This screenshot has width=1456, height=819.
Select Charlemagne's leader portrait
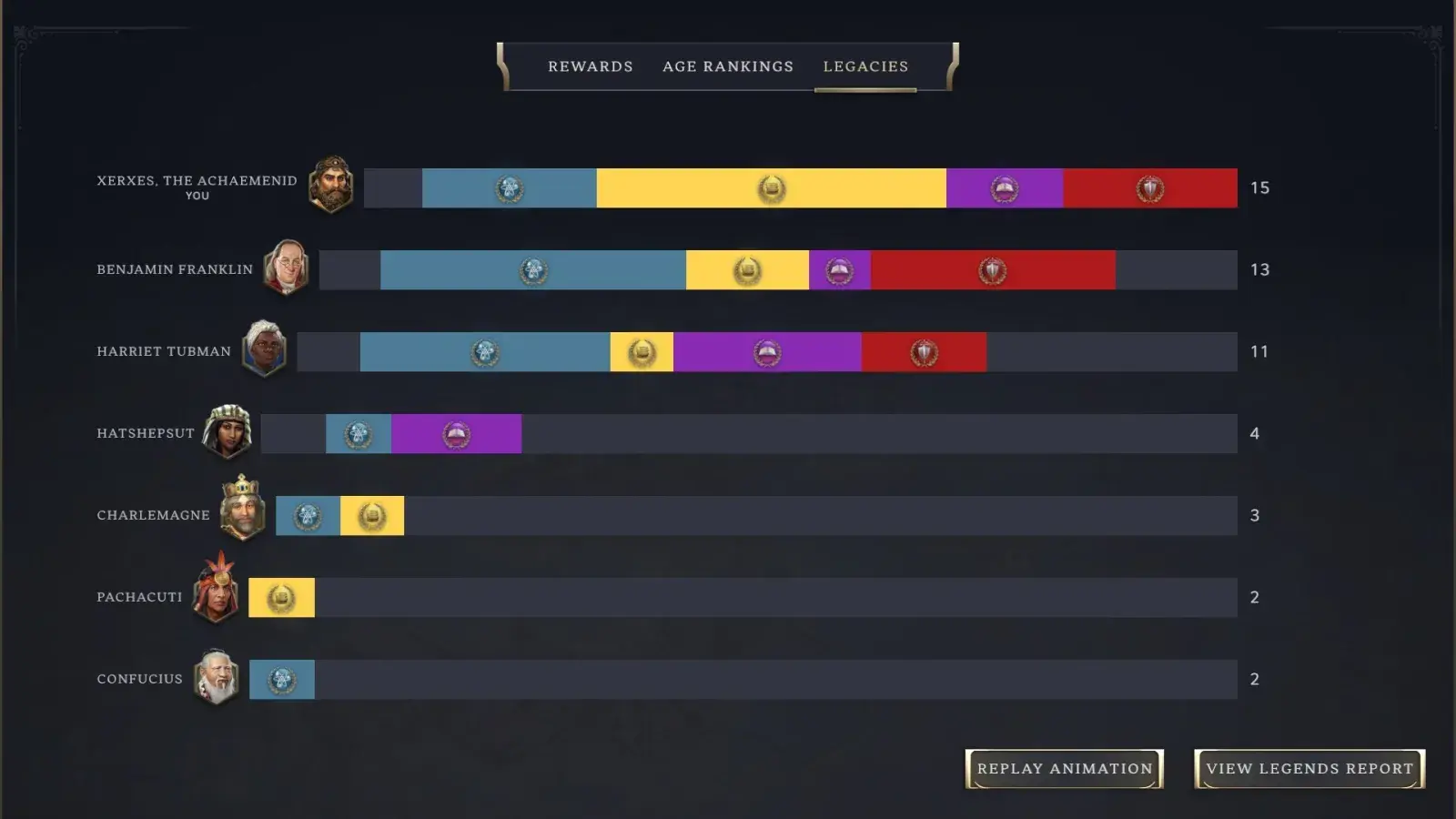[x=244, y=514]
